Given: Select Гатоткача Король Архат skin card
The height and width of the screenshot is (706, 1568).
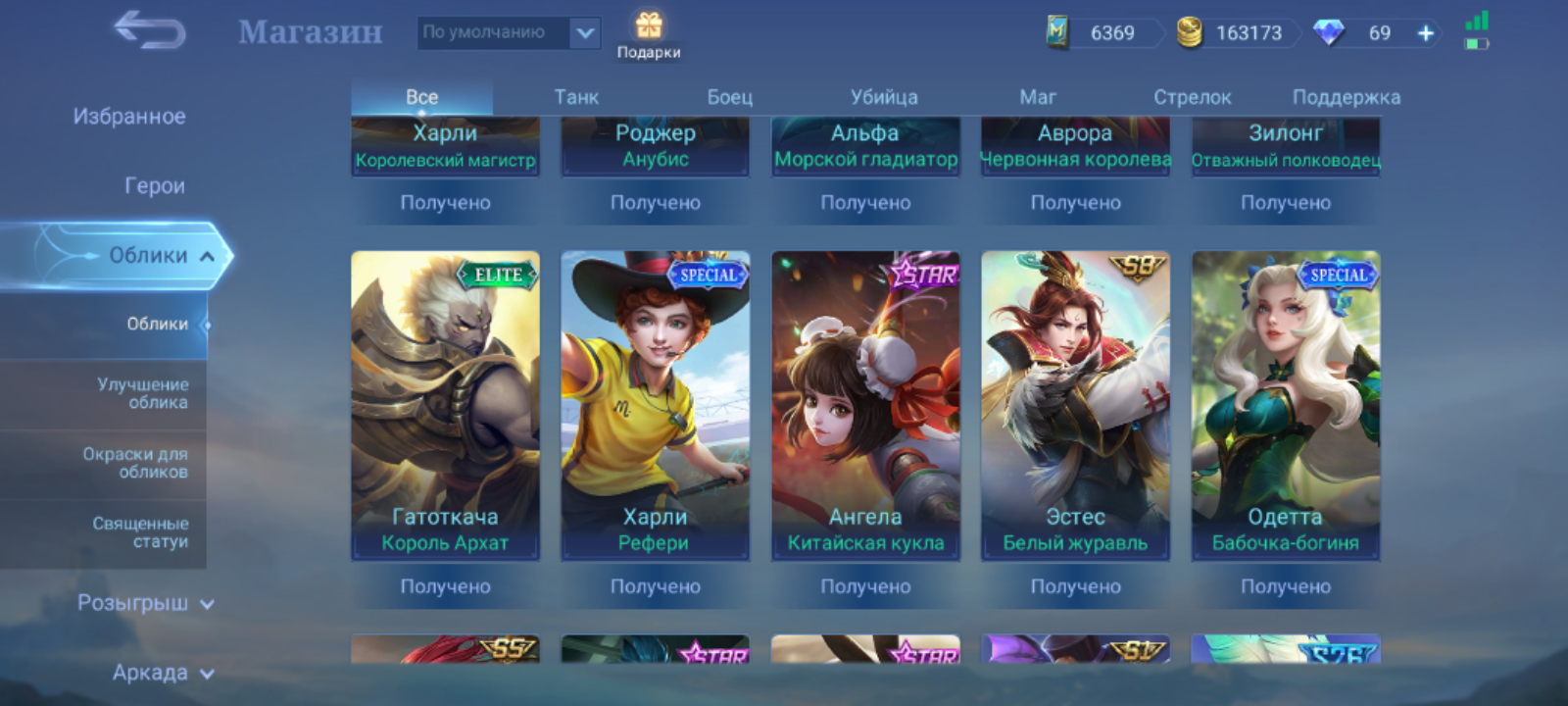Looking at the screenshot, I should [x=445, y=406].
